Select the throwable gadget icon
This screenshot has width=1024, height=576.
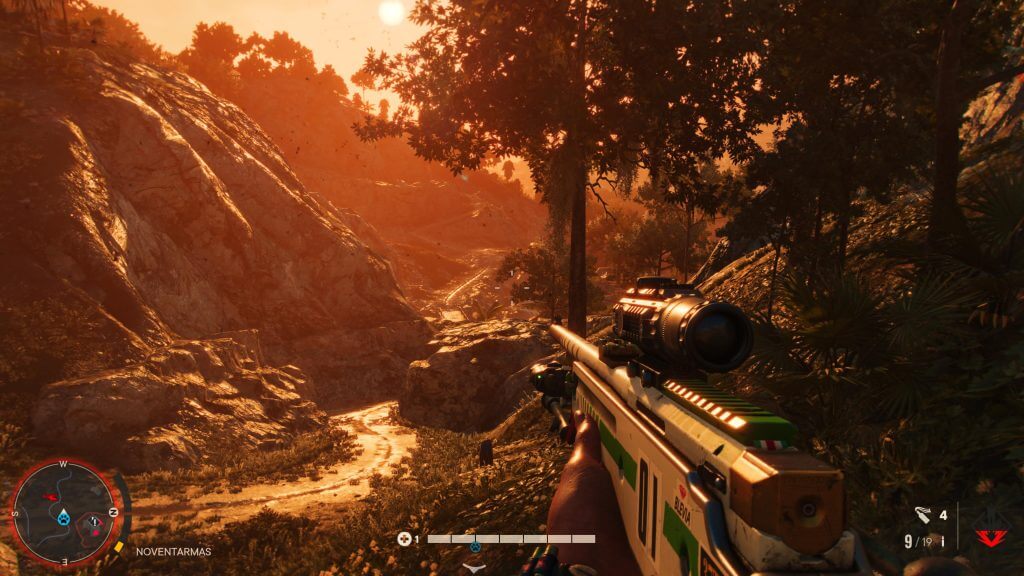point(924,516)
